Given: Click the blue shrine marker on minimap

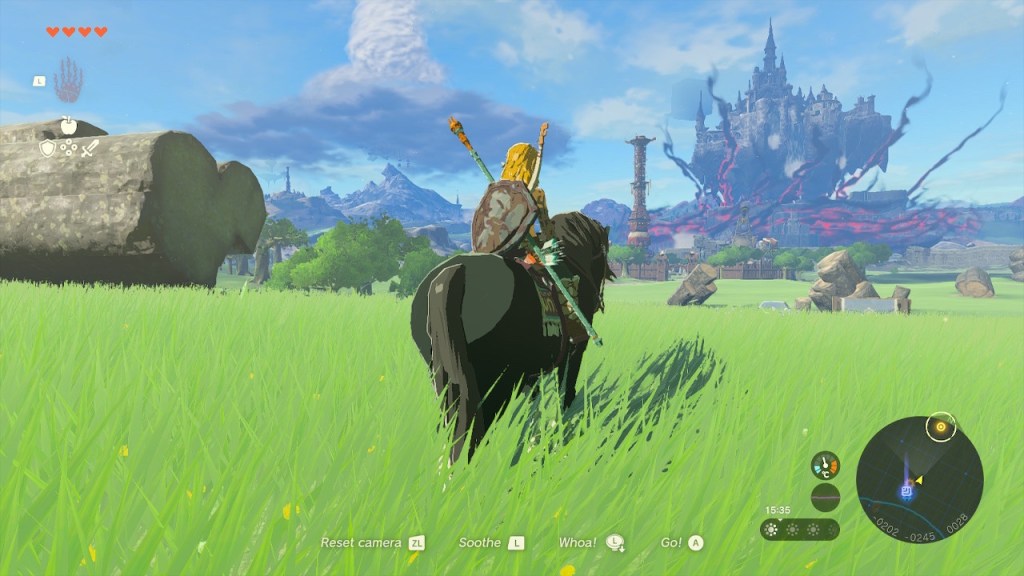Looking at the screenshot, I should click(906, 490).
